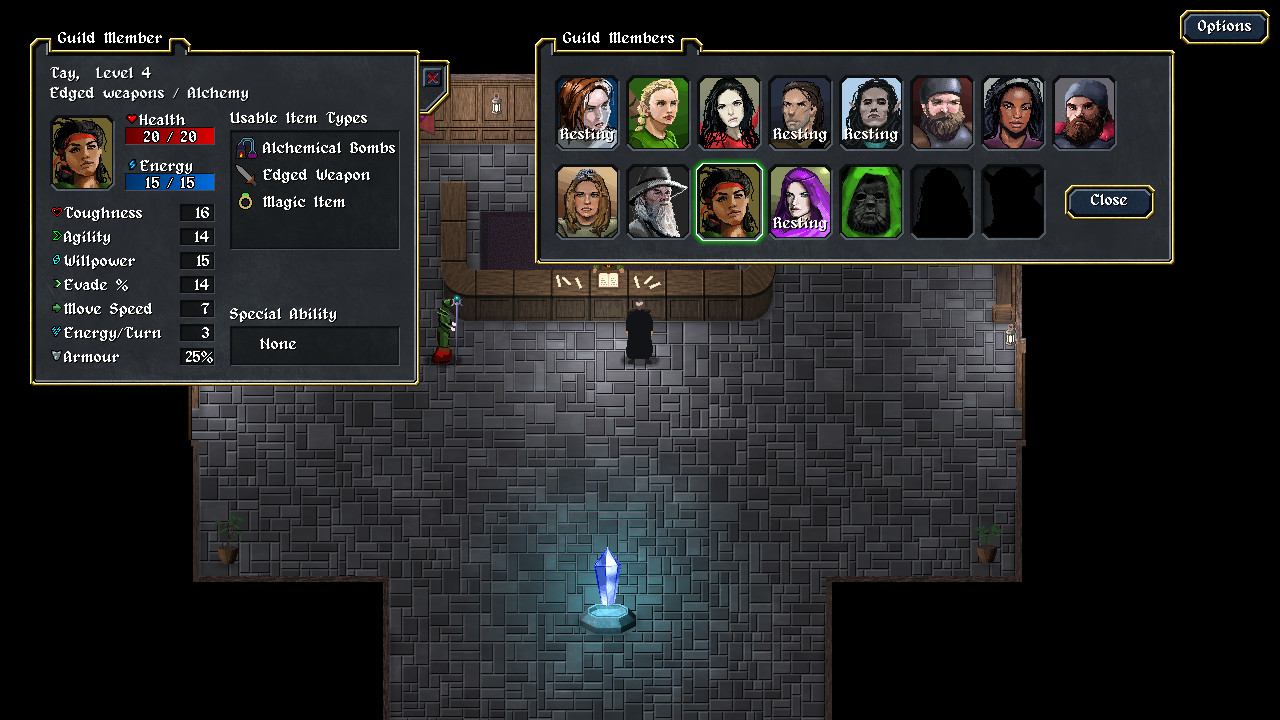This screenshot has width=1280, height=720.
Task: Click the Armour stat icon
Action: point(58,356)
